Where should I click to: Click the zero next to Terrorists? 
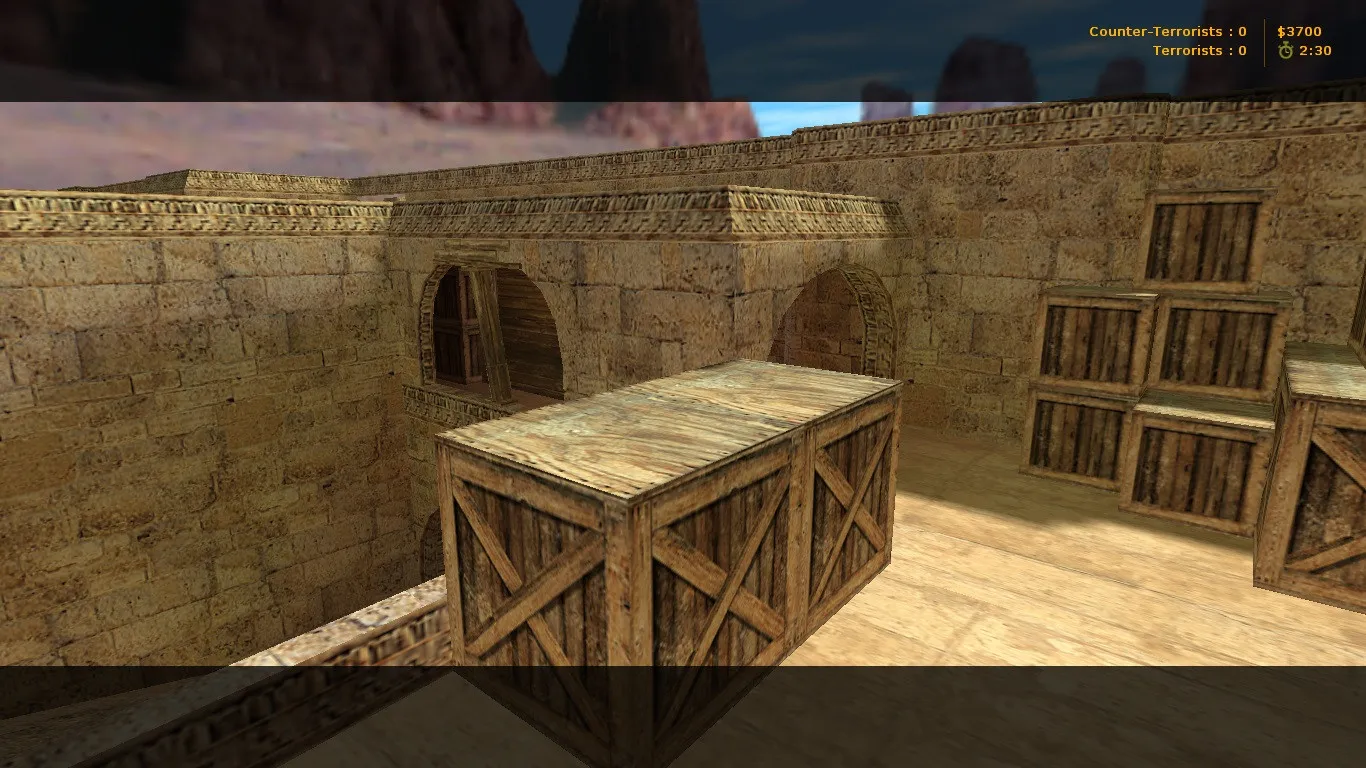pos(1241,51)
